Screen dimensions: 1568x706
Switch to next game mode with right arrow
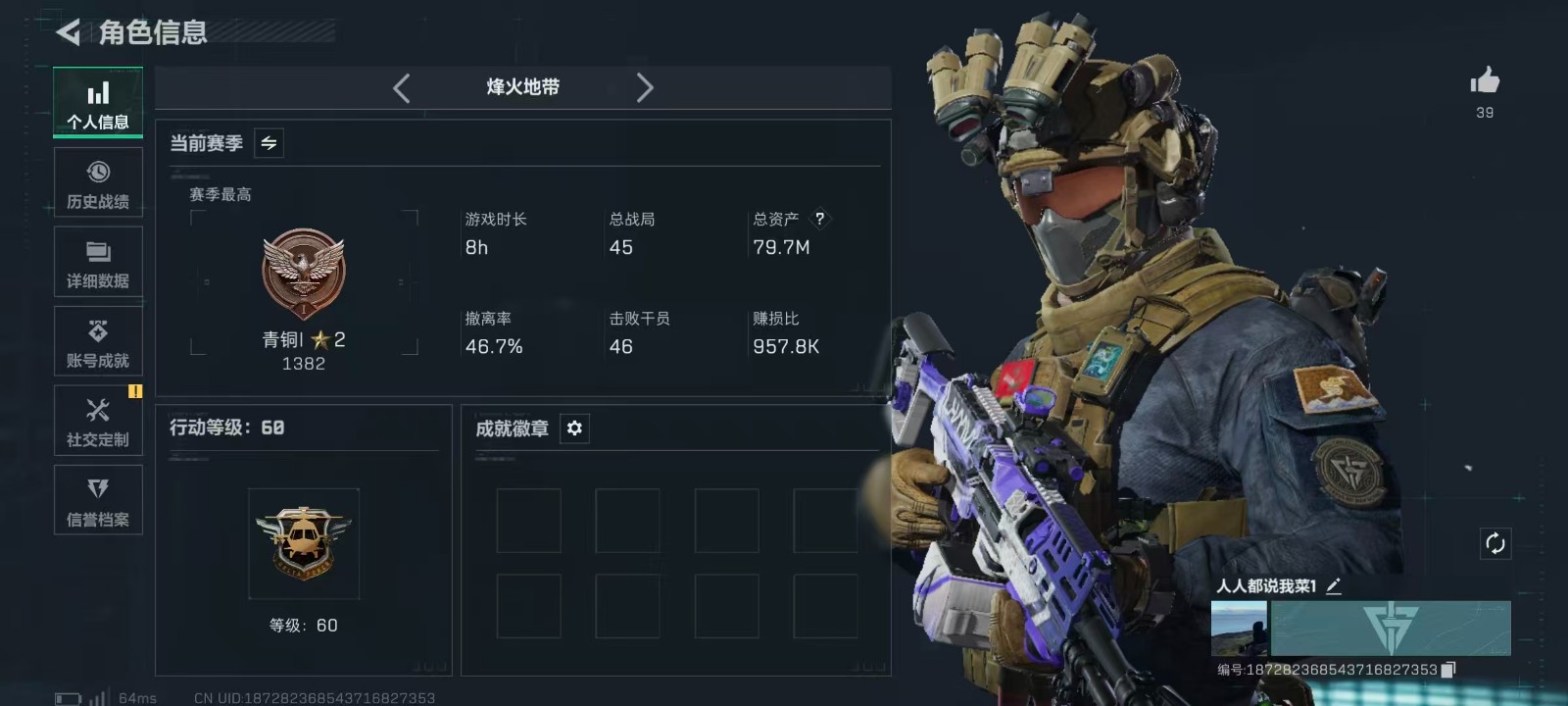pyautogui.click(x=644, y=88)
